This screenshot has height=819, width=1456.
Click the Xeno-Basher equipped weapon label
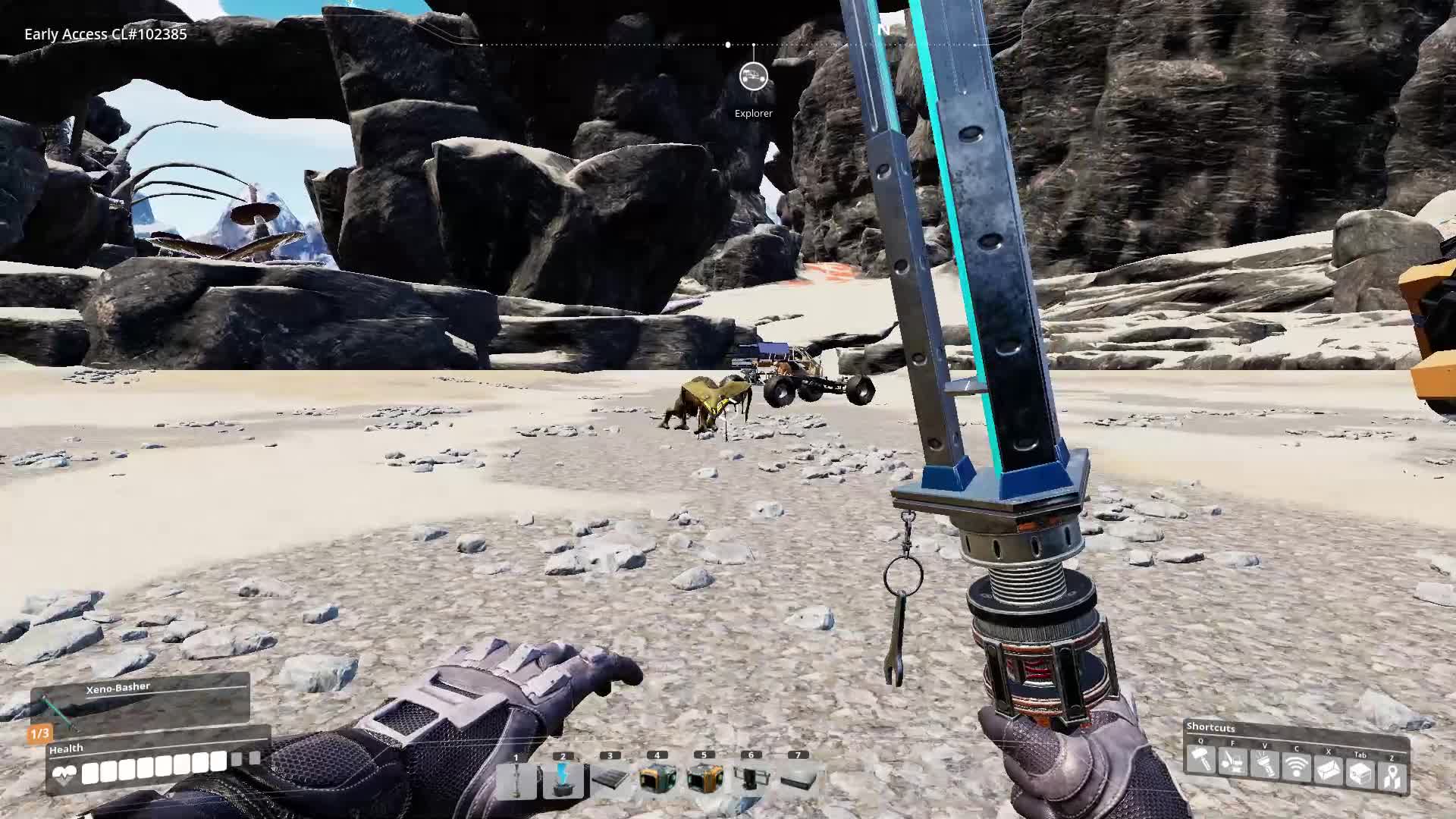[119, 686]
